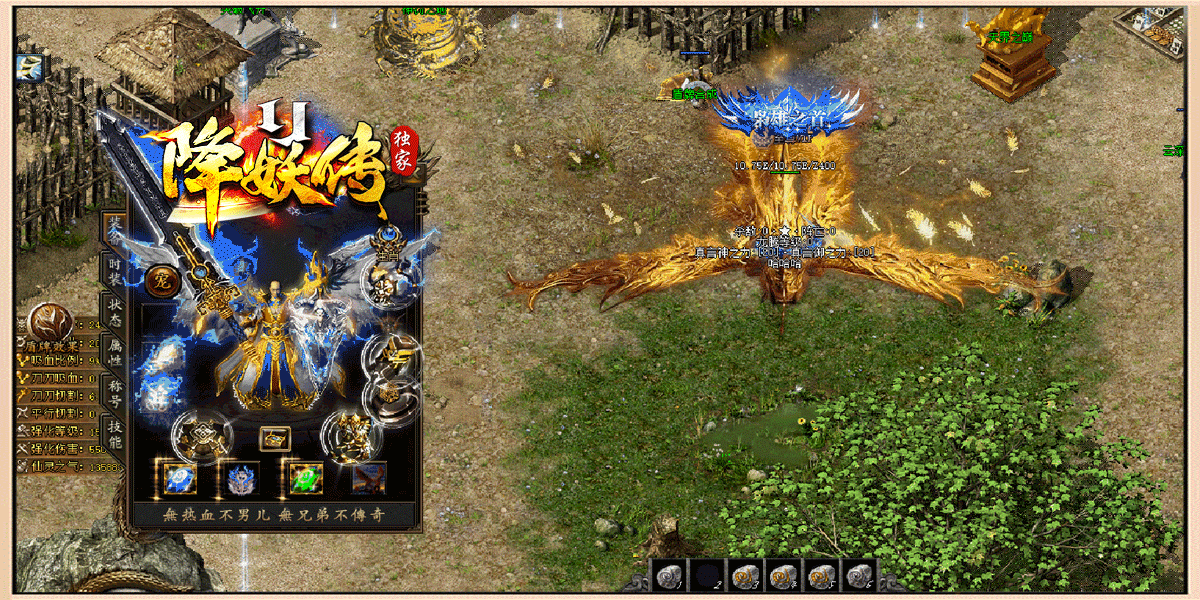
Task: Select the blue crystal equipment slot
Action: pyautogui.click(x=181, y=479)
